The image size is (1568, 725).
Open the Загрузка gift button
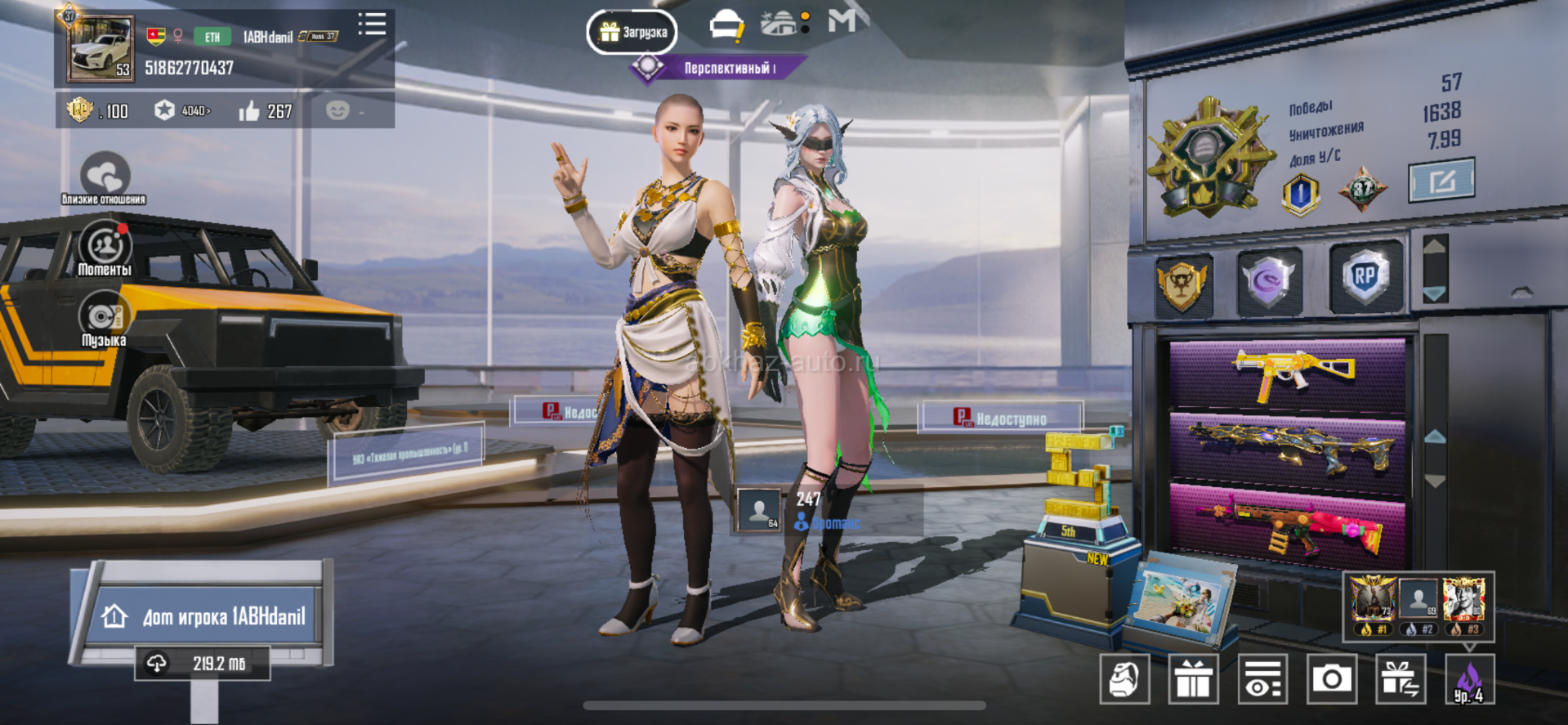(632, 33)
